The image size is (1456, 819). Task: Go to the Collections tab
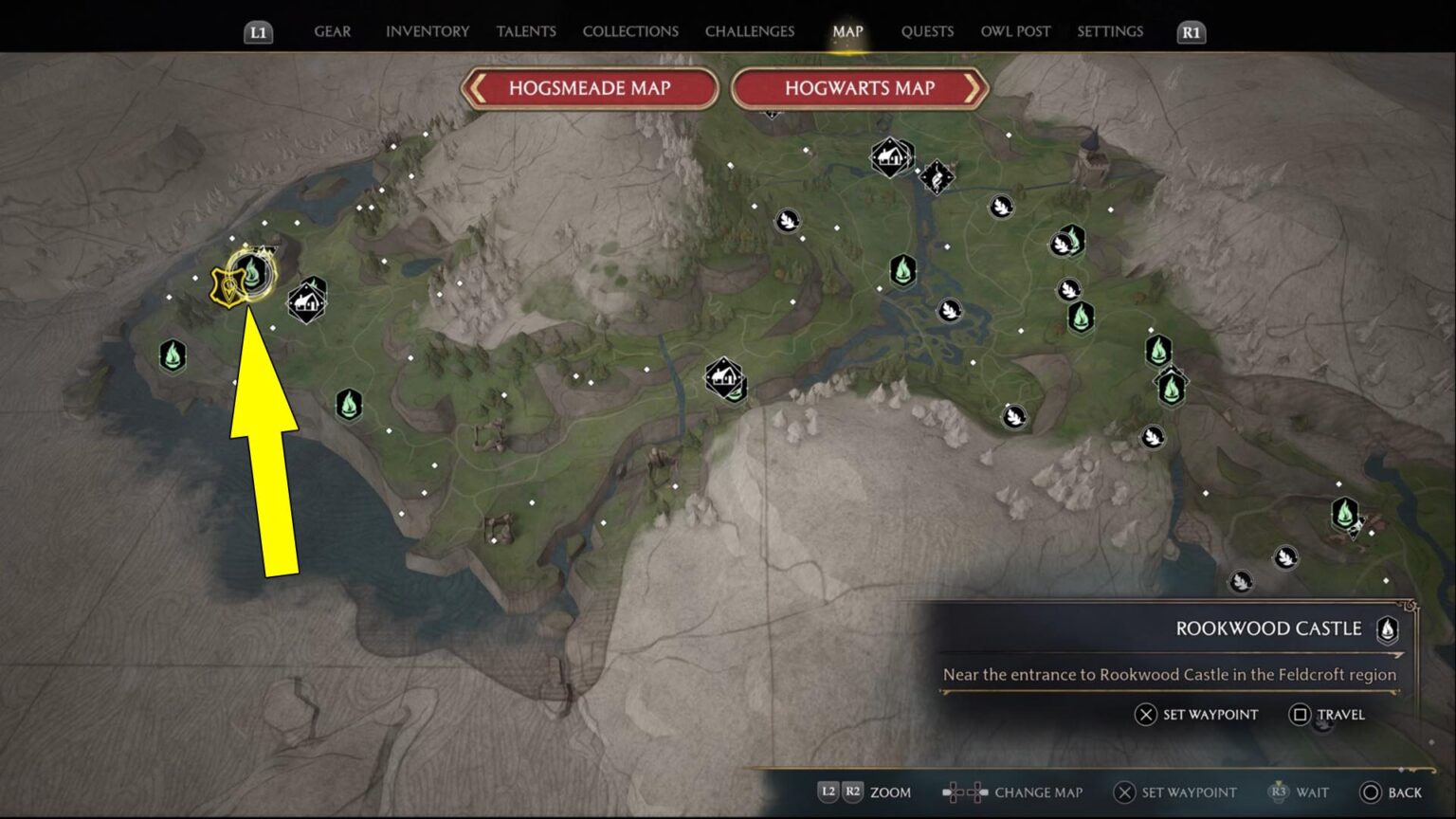click(x=630, y=31)
